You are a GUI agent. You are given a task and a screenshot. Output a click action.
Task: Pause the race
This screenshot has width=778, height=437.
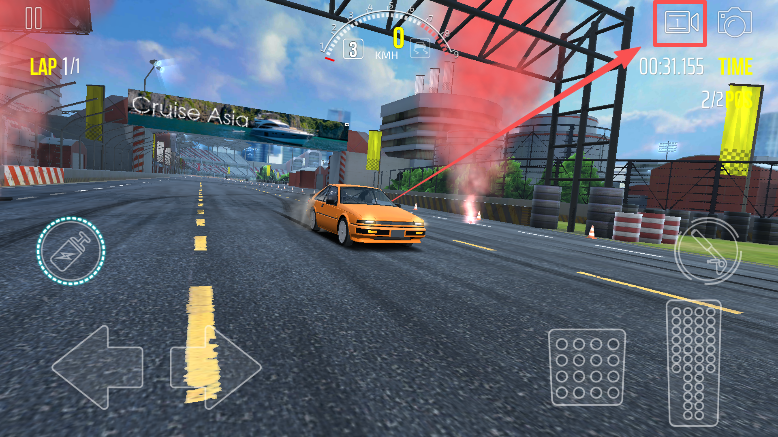coord(34,18)
